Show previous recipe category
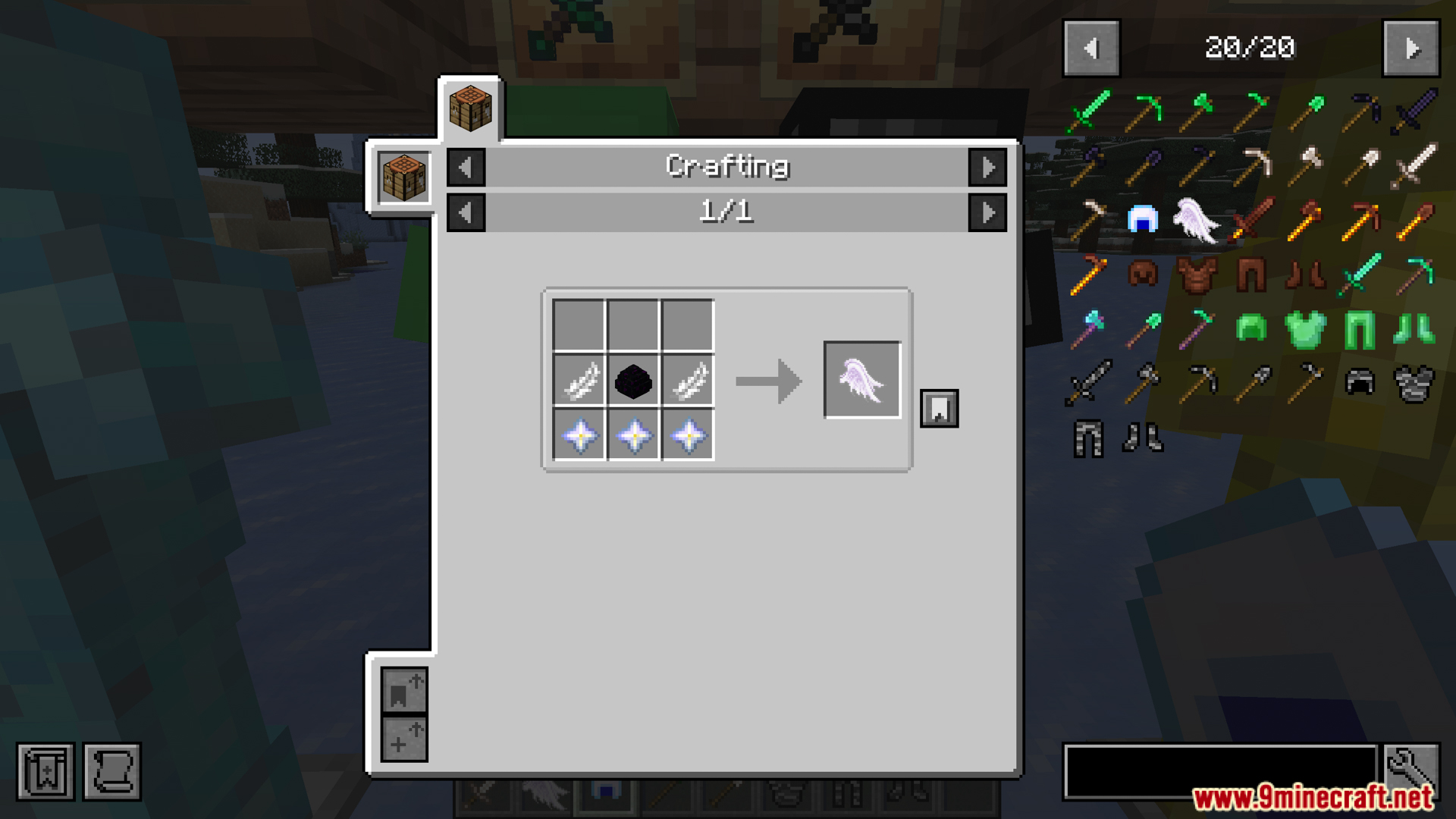This screenshot has height=819, width=1456. click(466, 167)
